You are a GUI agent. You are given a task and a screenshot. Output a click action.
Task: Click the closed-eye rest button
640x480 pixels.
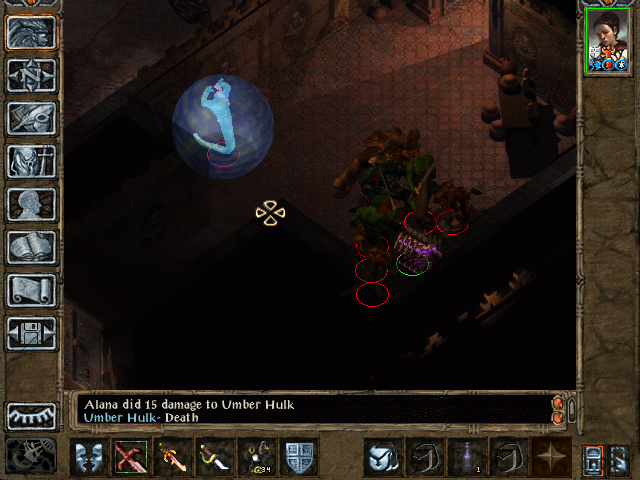(x=32, y=415)
